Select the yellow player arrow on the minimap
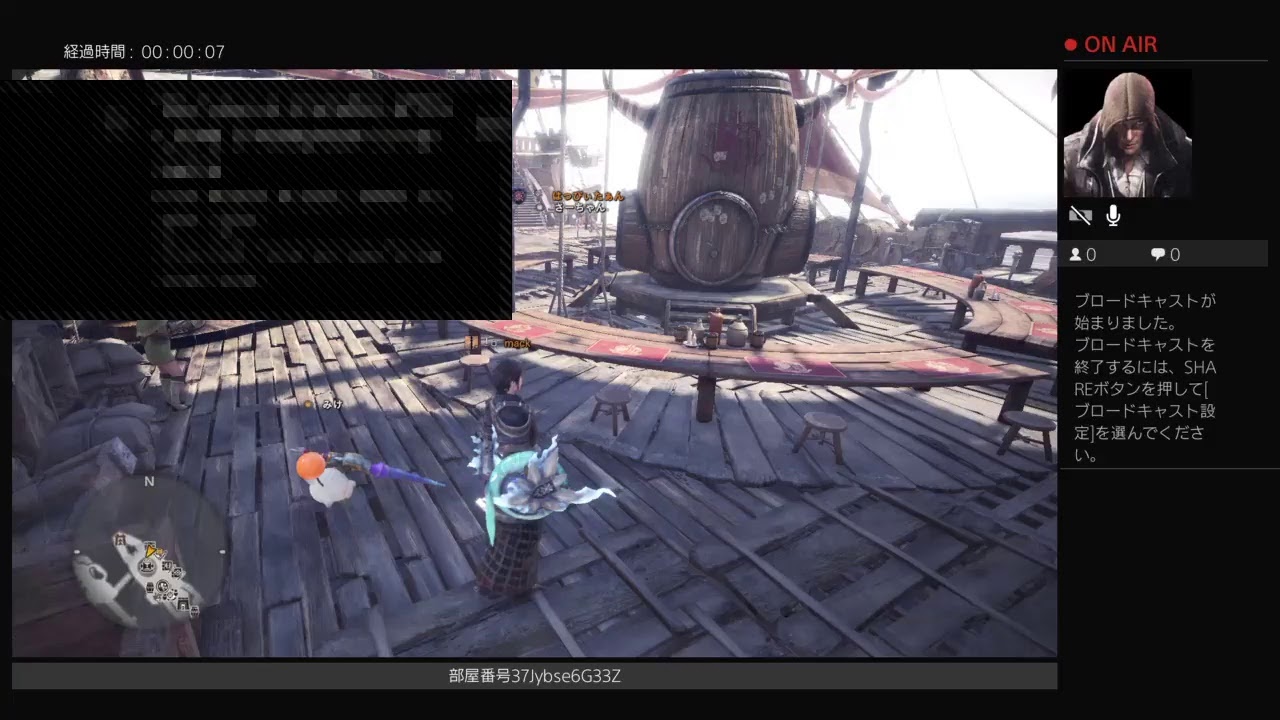 pyautogui.click(x=151, y=552)
